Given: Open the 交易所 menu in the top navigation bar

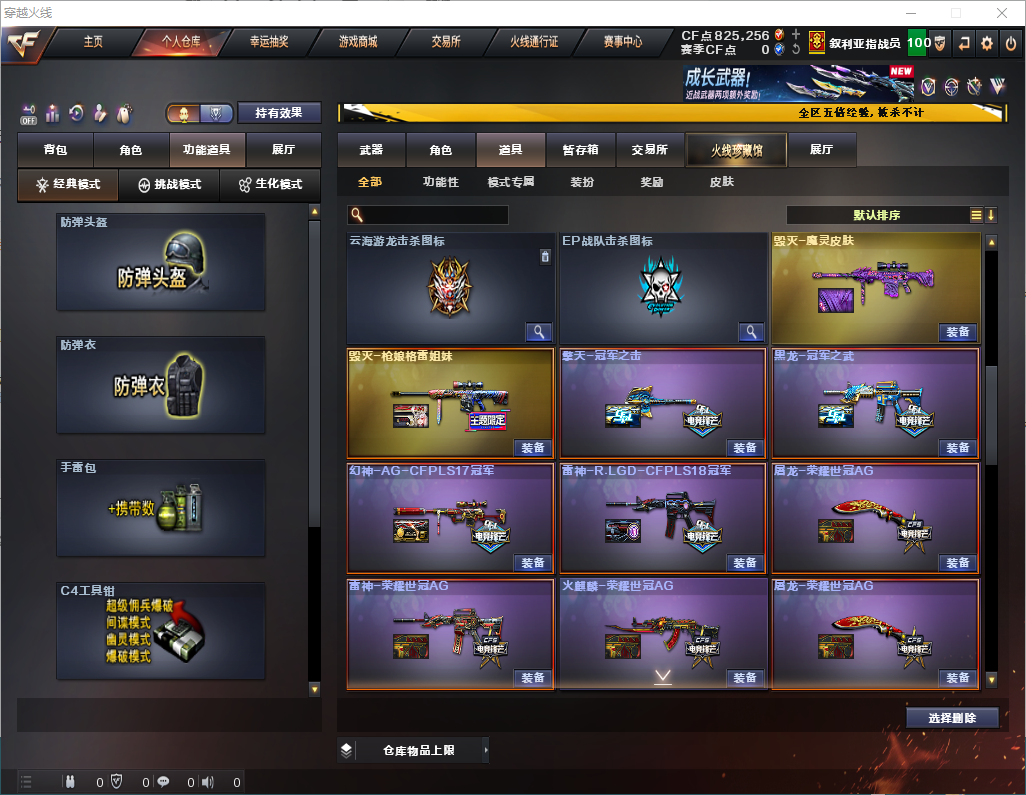Looking at the screenshot, I should click(446, 42).
